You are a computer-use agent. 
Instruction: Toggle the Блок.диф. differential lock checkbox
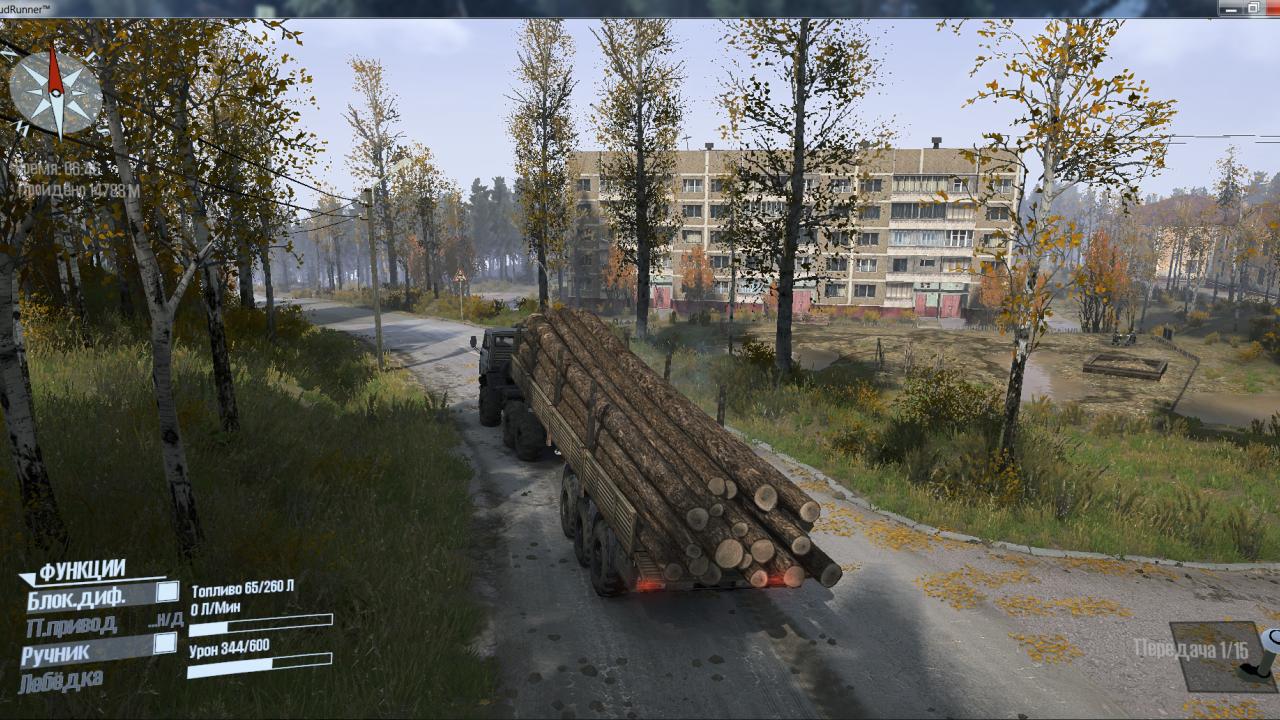point(167,592)
